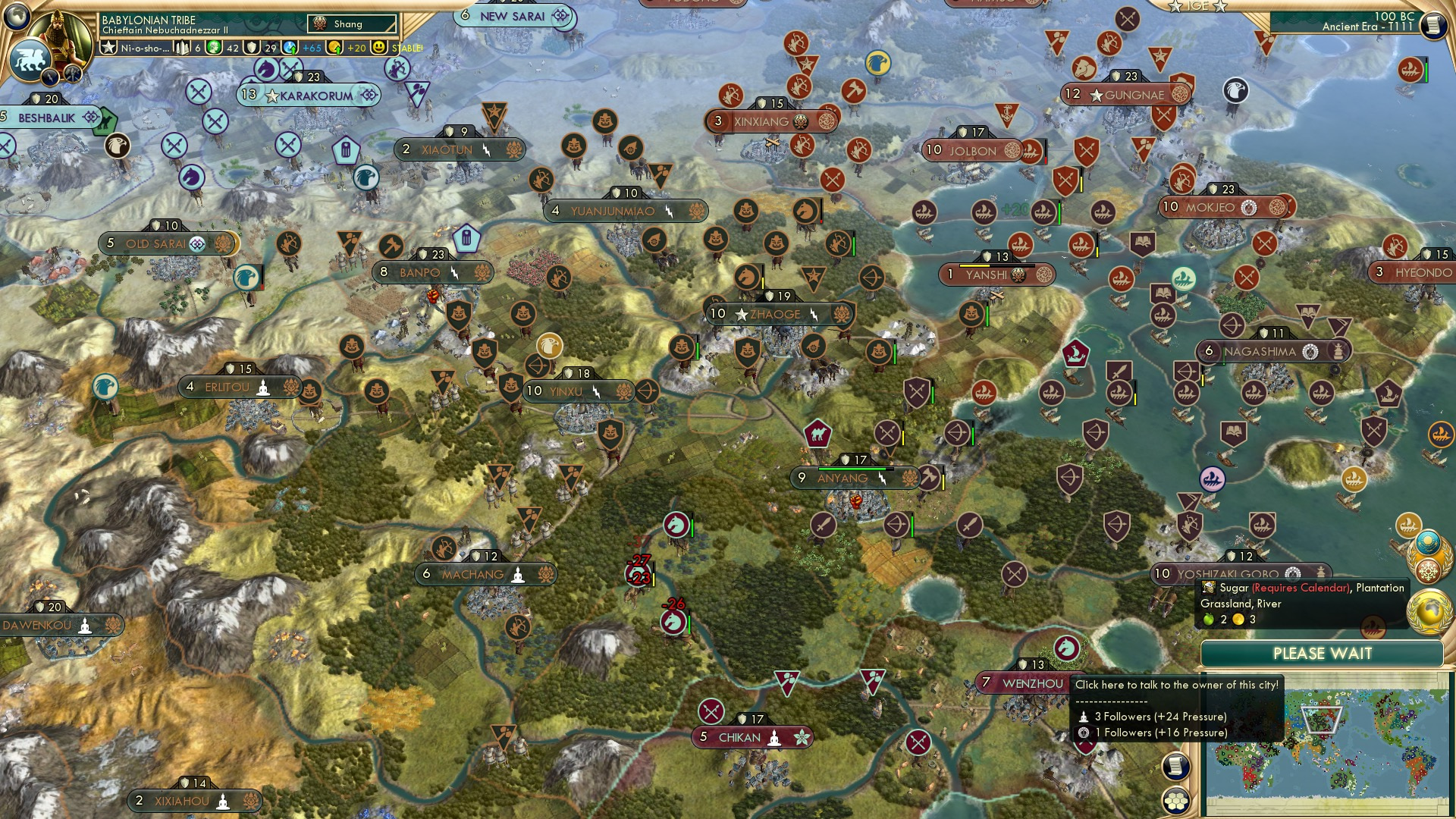1456x819 pixels.
Task: Click the faith icon showing +65
Action: tap(291, 46)
